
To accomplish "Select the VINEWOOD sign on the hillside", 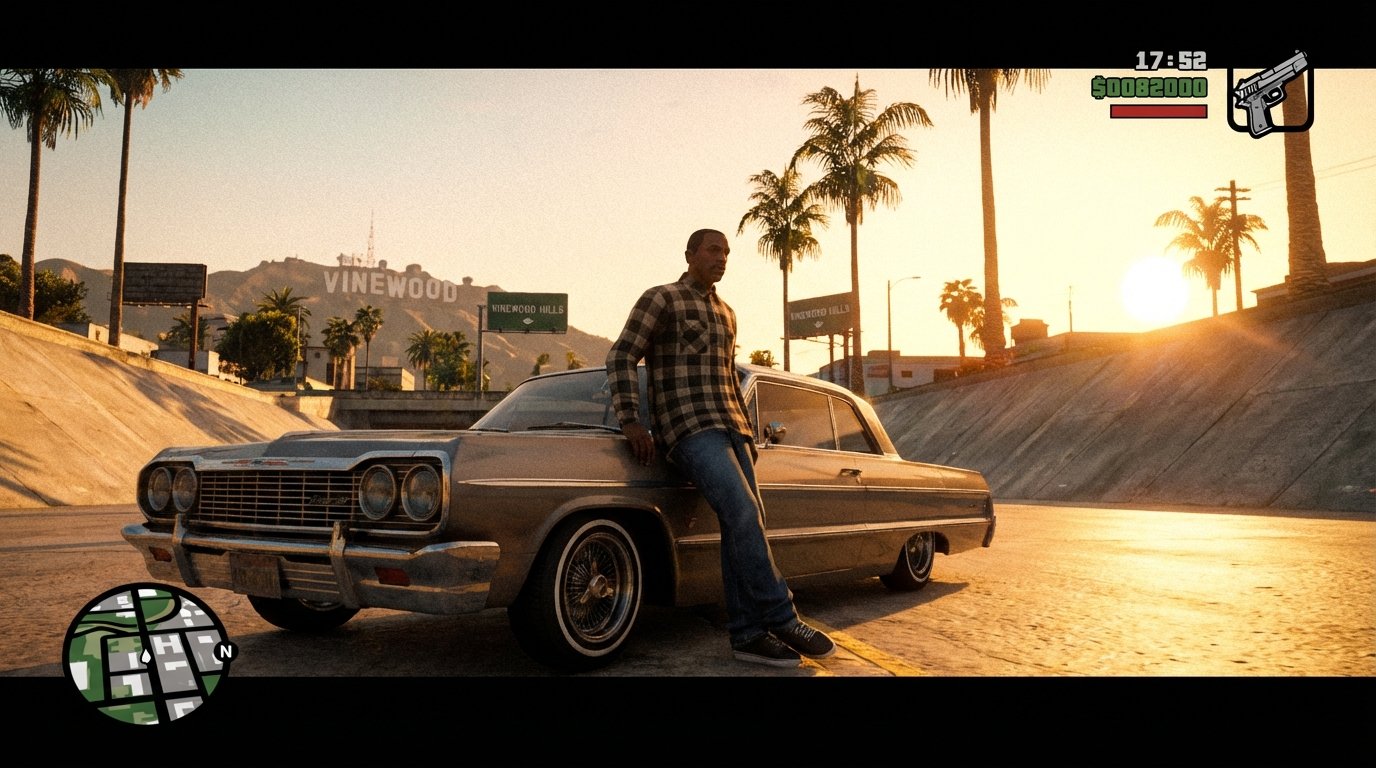I will 389,284.
